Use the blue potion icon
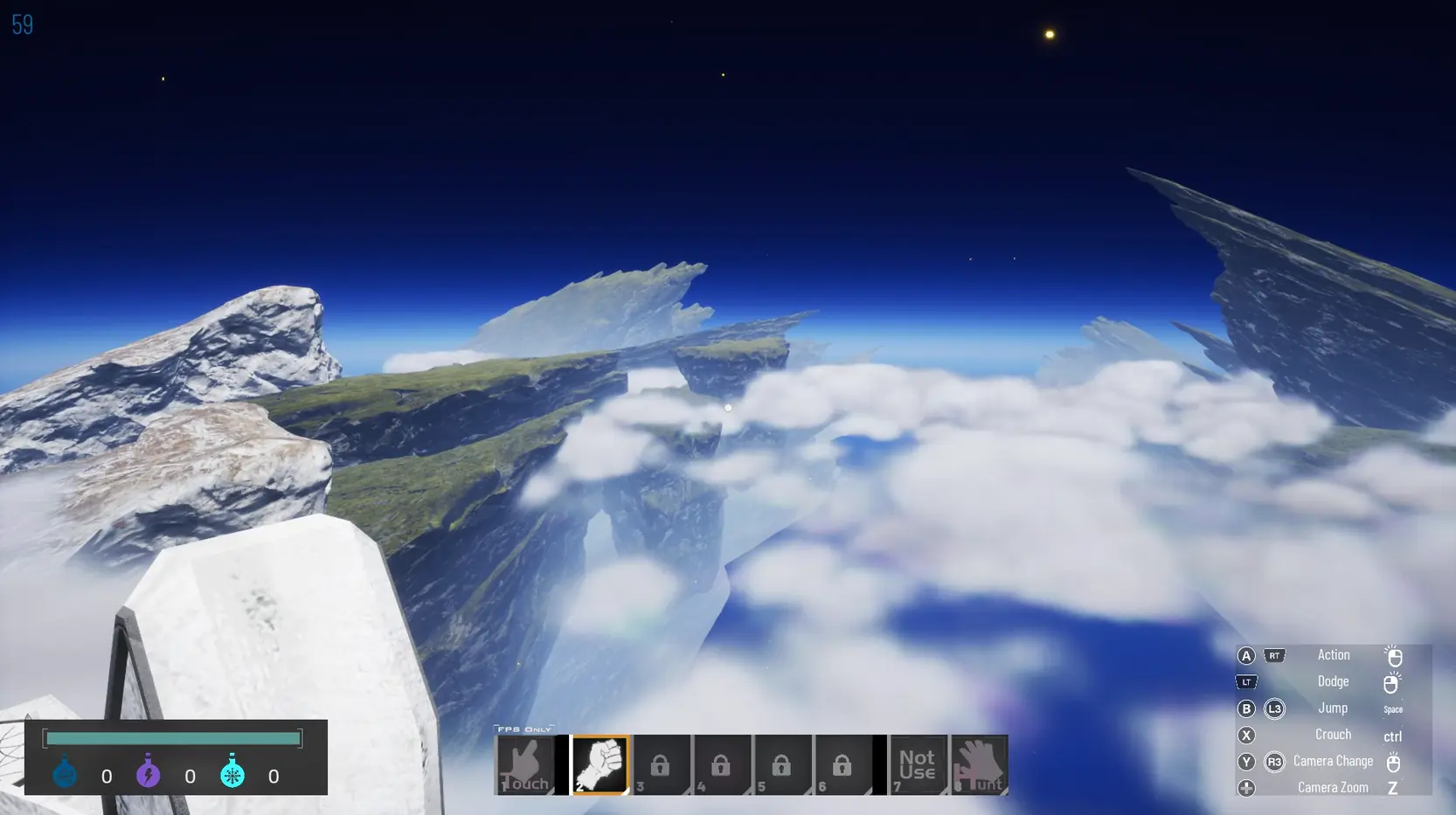This screenshot has height=815, width=1456. point(65,773)
